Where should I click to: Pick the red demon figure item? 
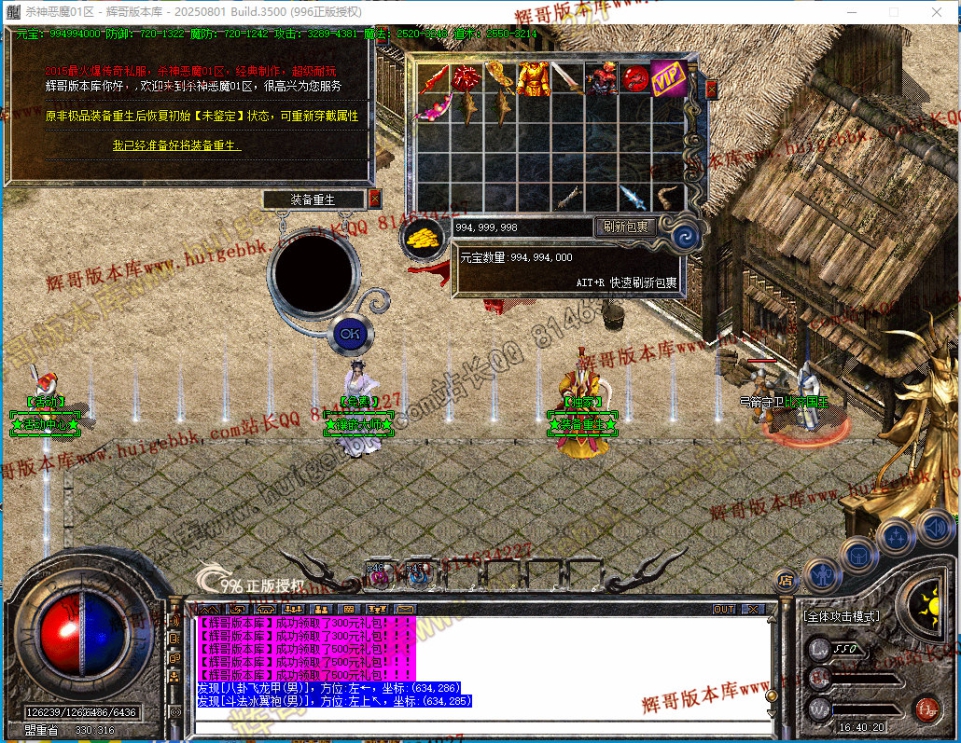[600, 78]
